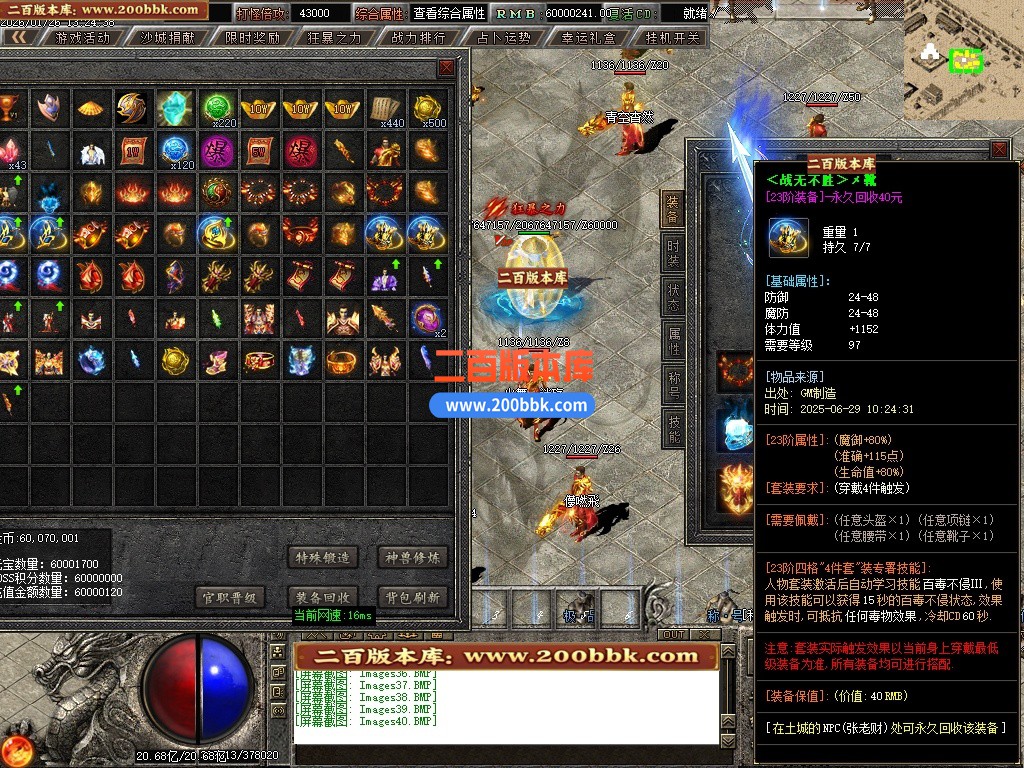Choose the 官职晋级 rank promotion button
This screenshot has height=768, width=1024.
click(231, 597)
